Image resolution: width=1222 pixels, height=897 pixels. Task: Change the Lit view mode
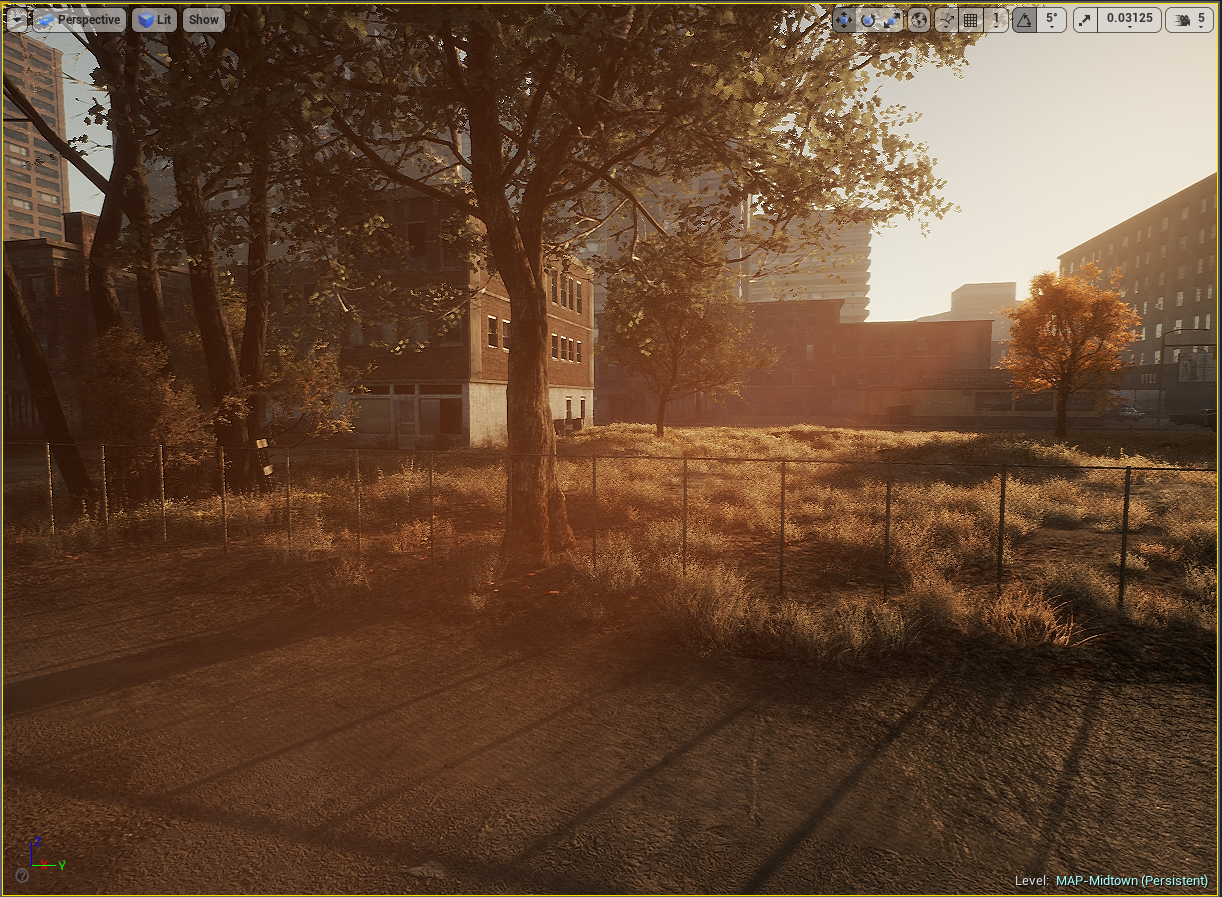154,19
